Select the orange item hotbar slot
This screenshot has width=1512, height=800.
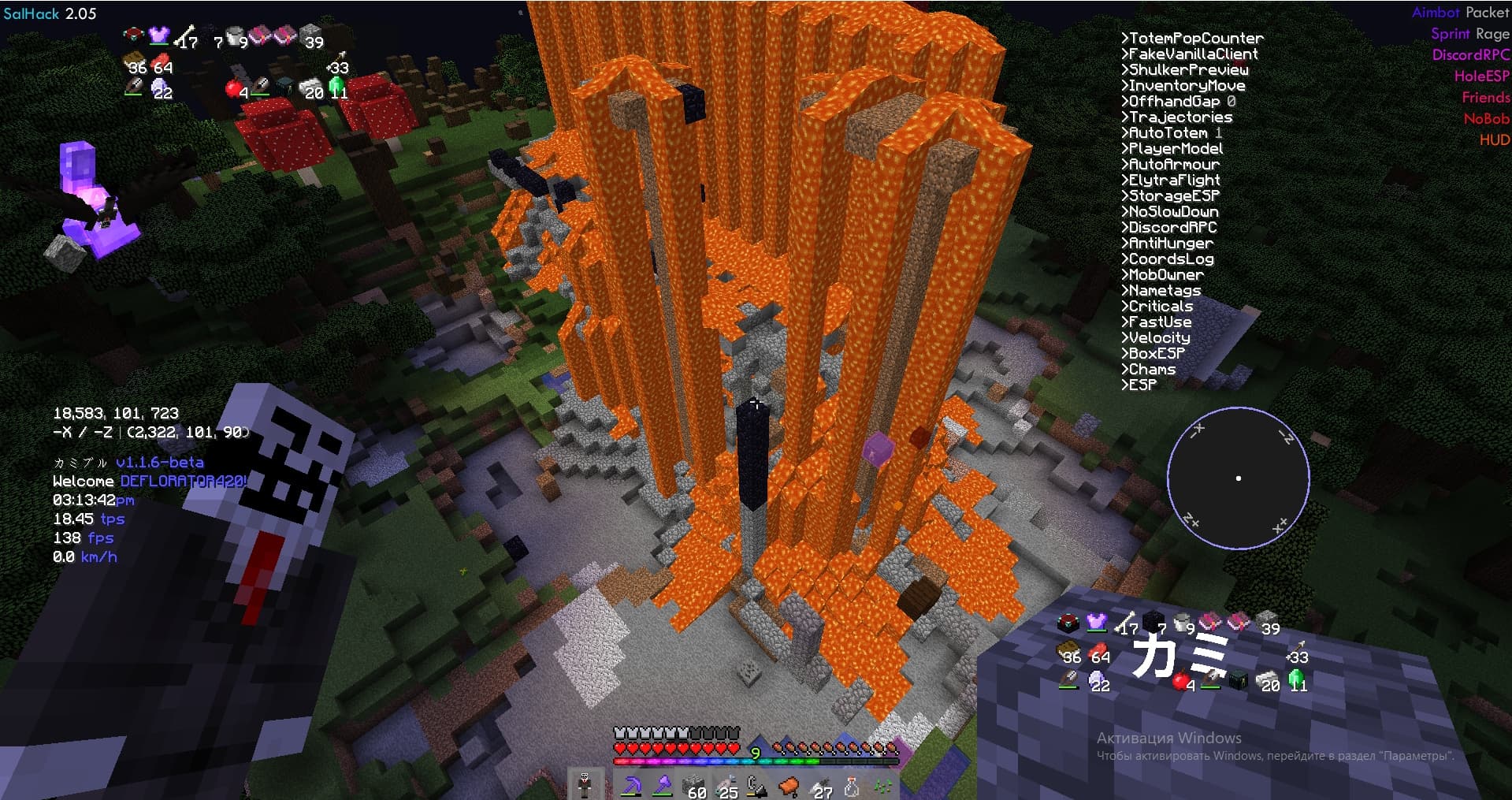click(x=789, y=786)
